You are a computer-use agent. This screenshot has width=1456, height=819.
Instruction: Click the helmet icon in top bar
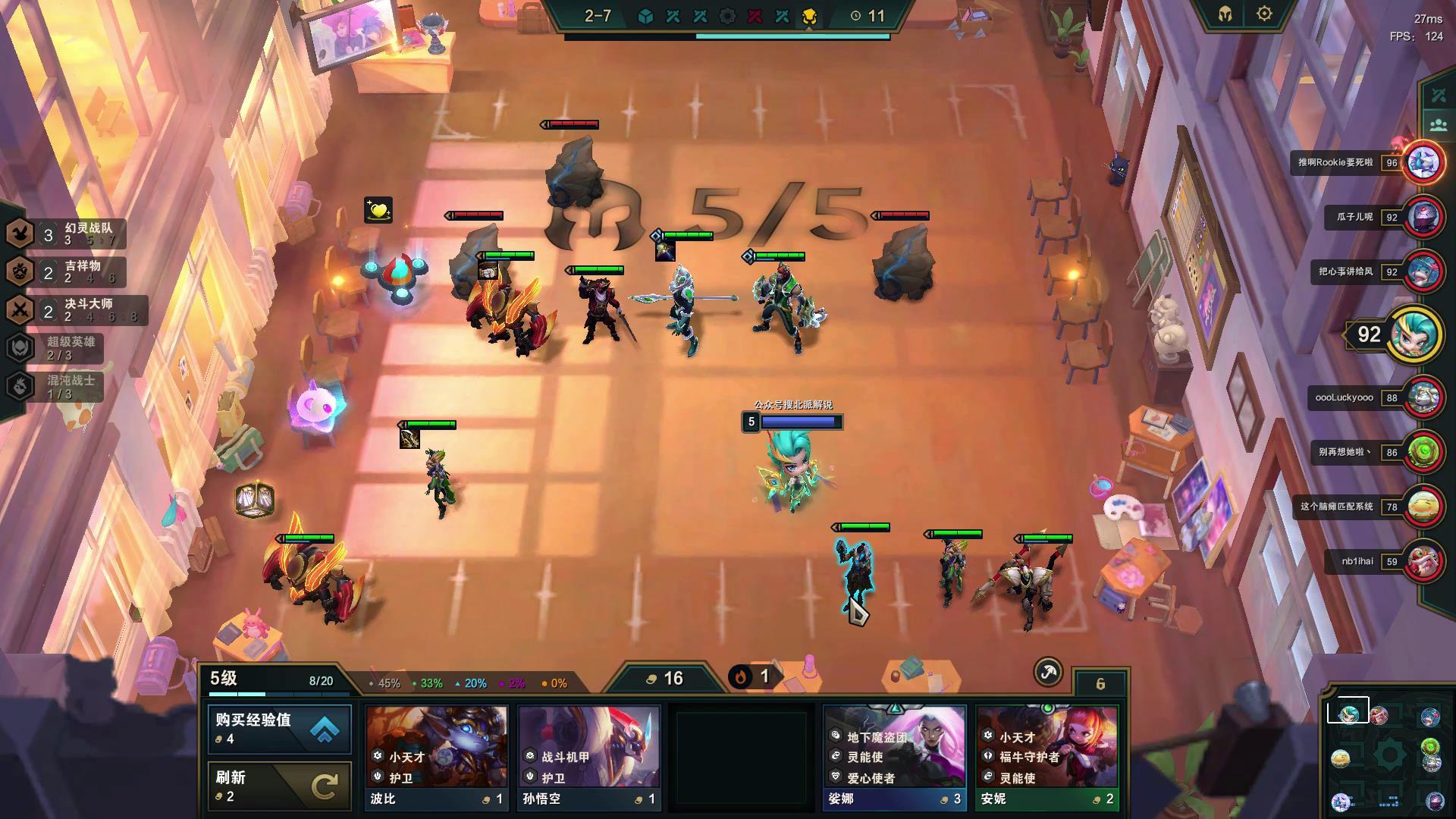pyautogui.click(x=1225, y=14)
